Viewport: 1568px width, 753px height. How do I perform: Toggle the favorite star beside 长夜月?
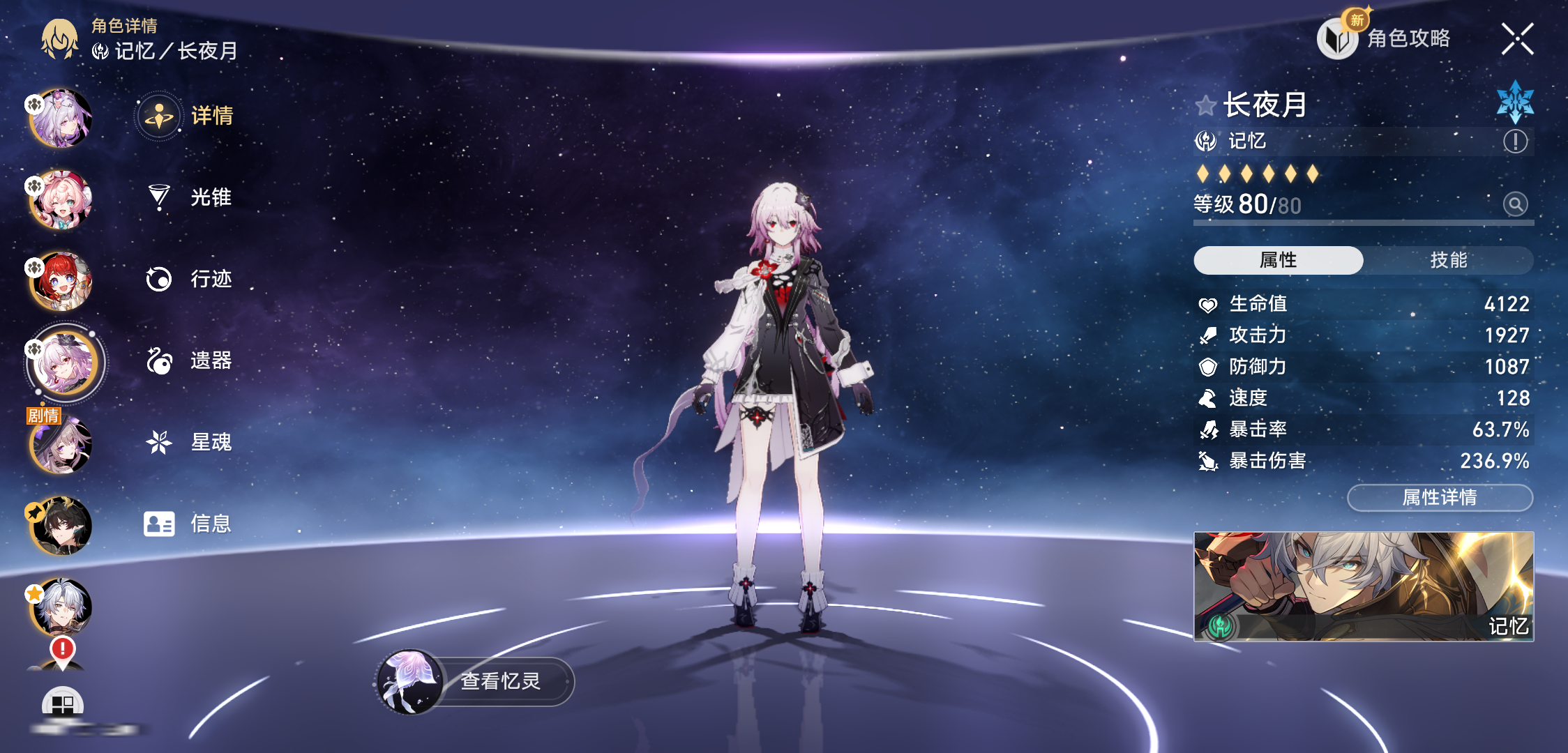pos(1205,106)
